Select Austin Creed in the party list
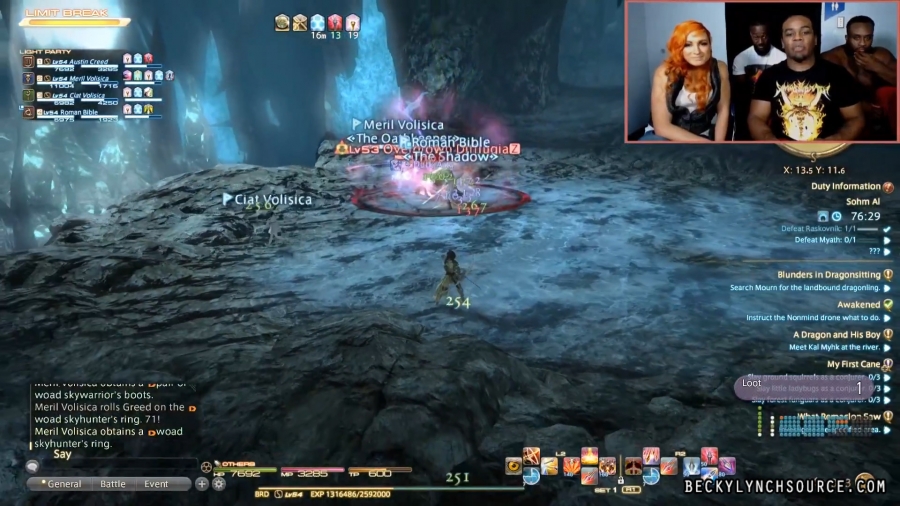 click(x=80, y=62)
